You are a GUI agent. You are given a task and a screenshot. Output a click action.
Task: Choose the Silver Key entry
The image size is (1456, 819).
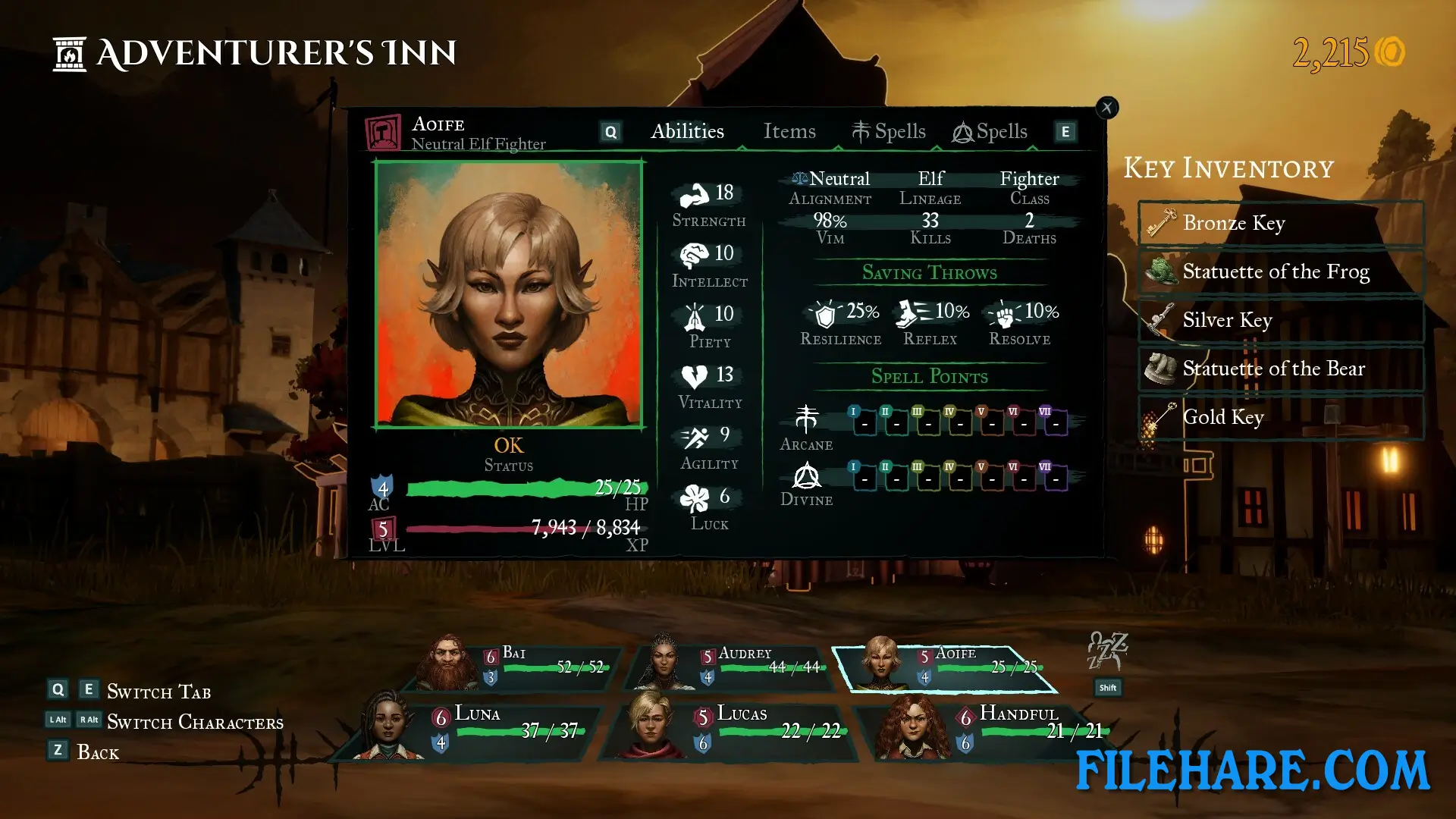[x=1281, y=320]
